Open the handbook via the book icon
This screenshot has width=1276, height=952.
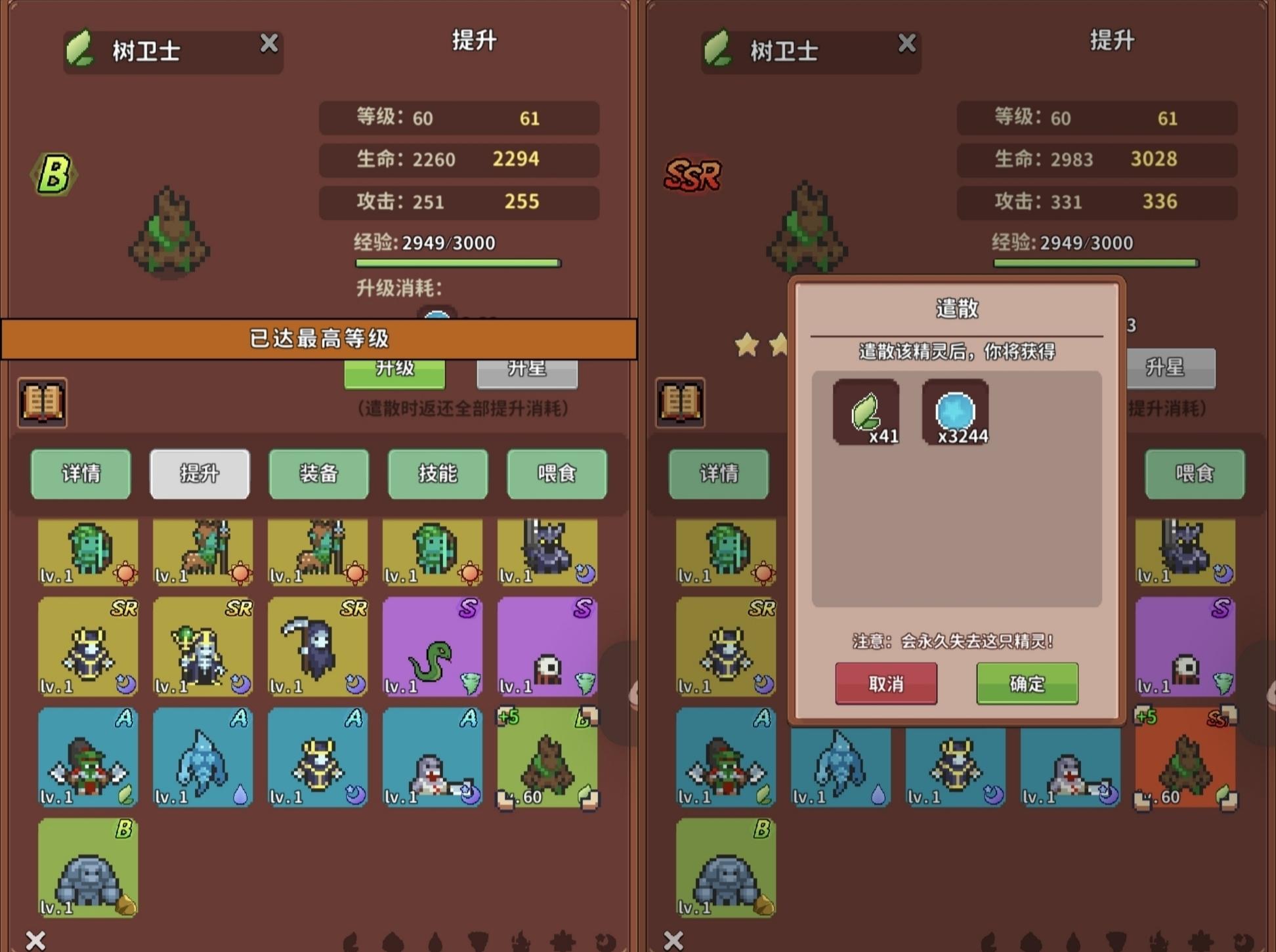click(x=41, y=403)
